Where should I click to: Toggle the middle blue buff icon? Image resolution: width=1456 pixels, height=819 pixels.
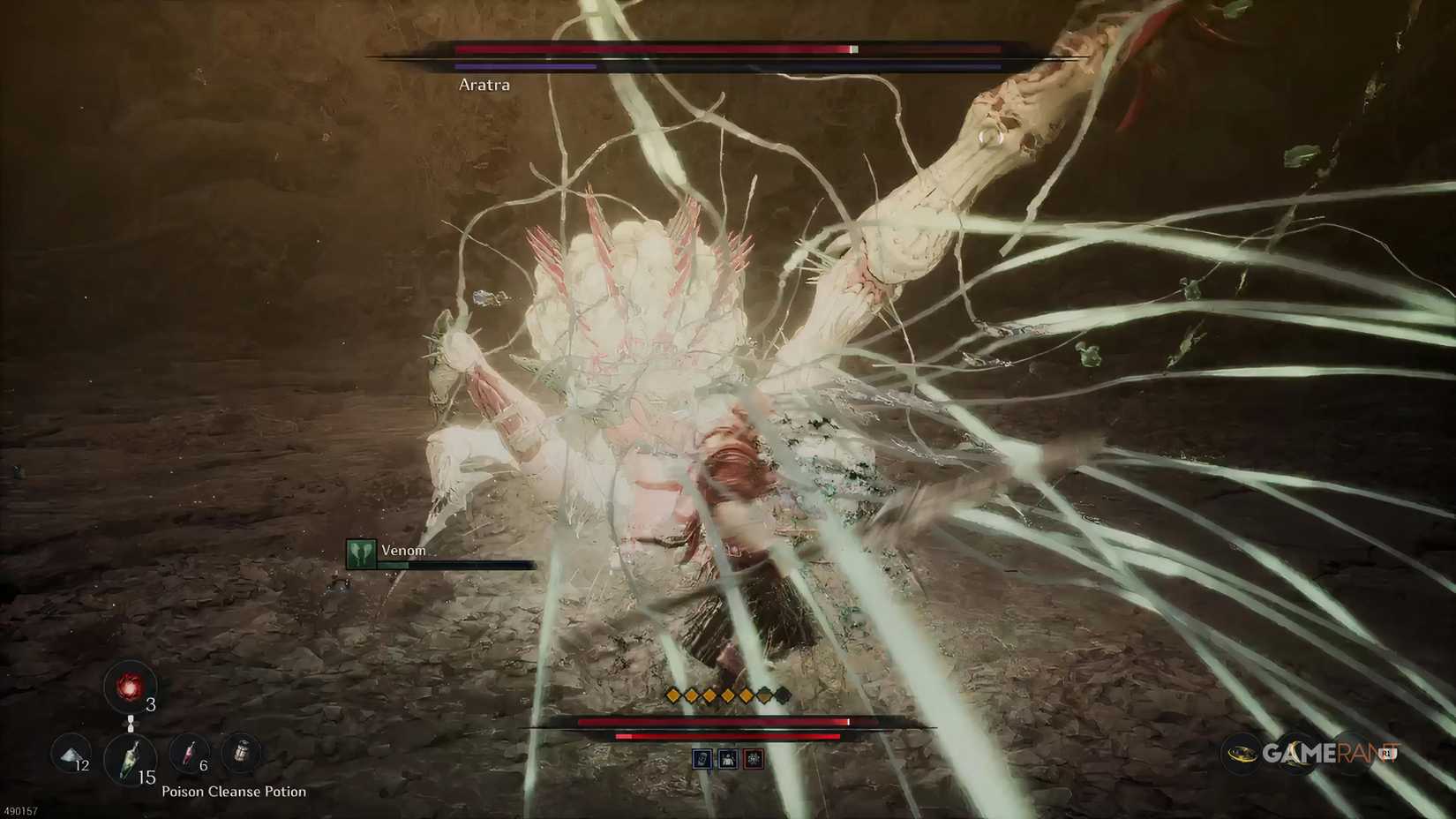[727, 759]
